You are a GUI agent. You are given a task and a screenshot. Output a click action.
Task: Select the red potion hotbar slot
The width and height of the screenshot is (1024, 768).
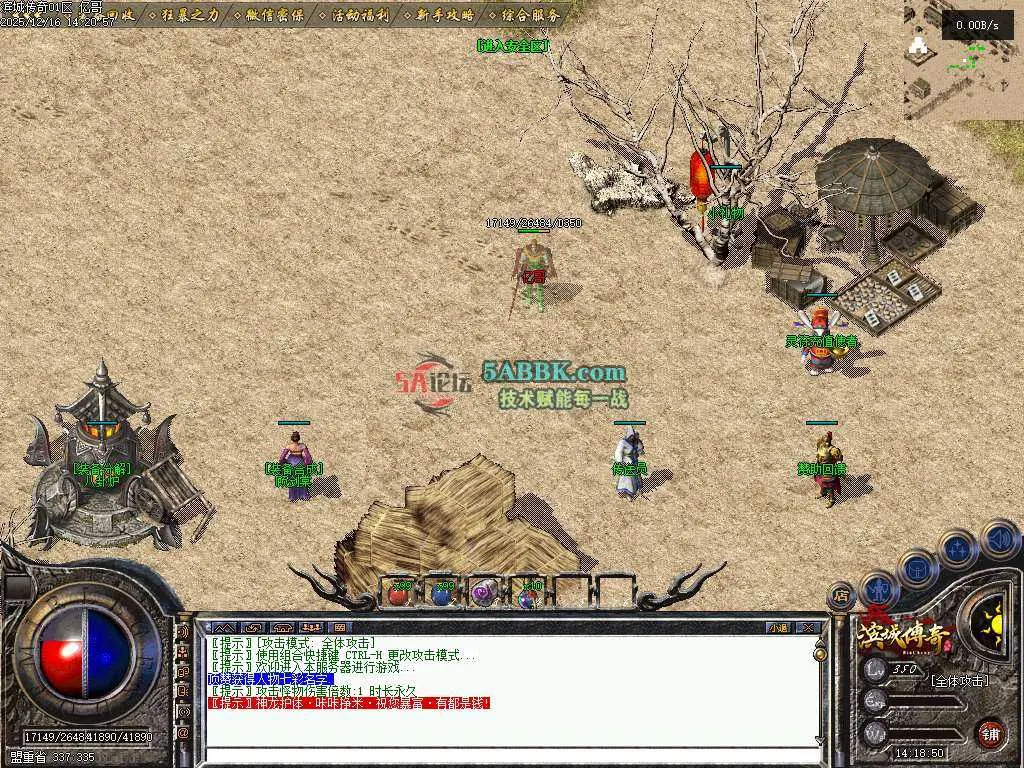pos(399,593)
